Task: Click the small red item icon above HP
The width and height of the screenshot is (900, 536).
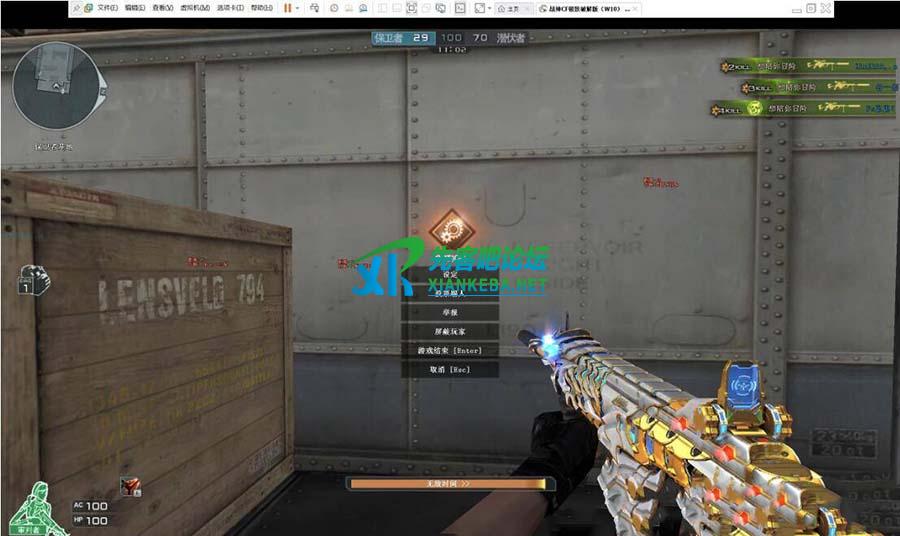Action: point(130,487)
